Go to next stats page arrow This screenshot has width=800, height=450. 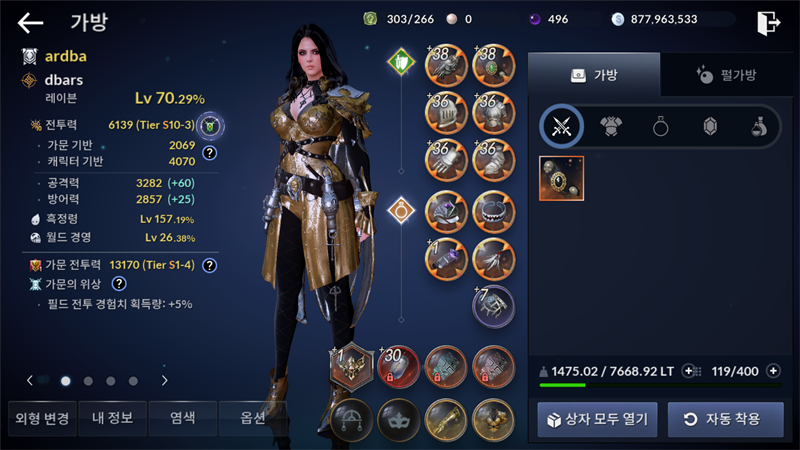click(x=164, y=380)
